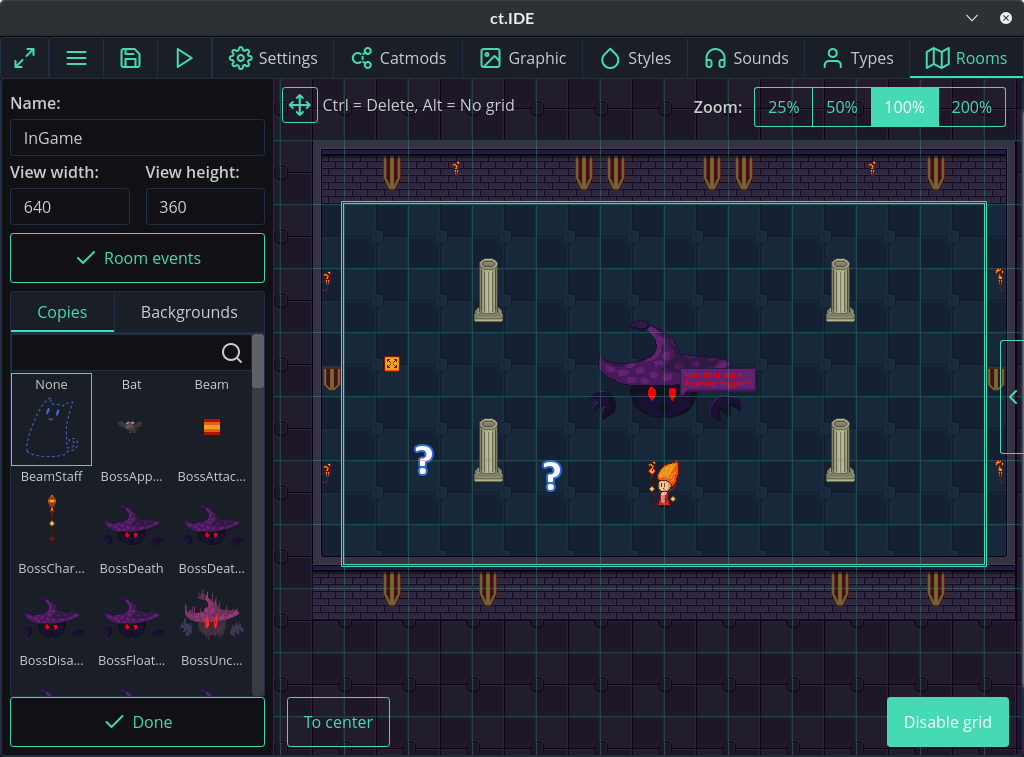The image size is (1024, 757).
Task: Launch the game with the play icon
Action: pyautogui.click(x=184, y=58)
